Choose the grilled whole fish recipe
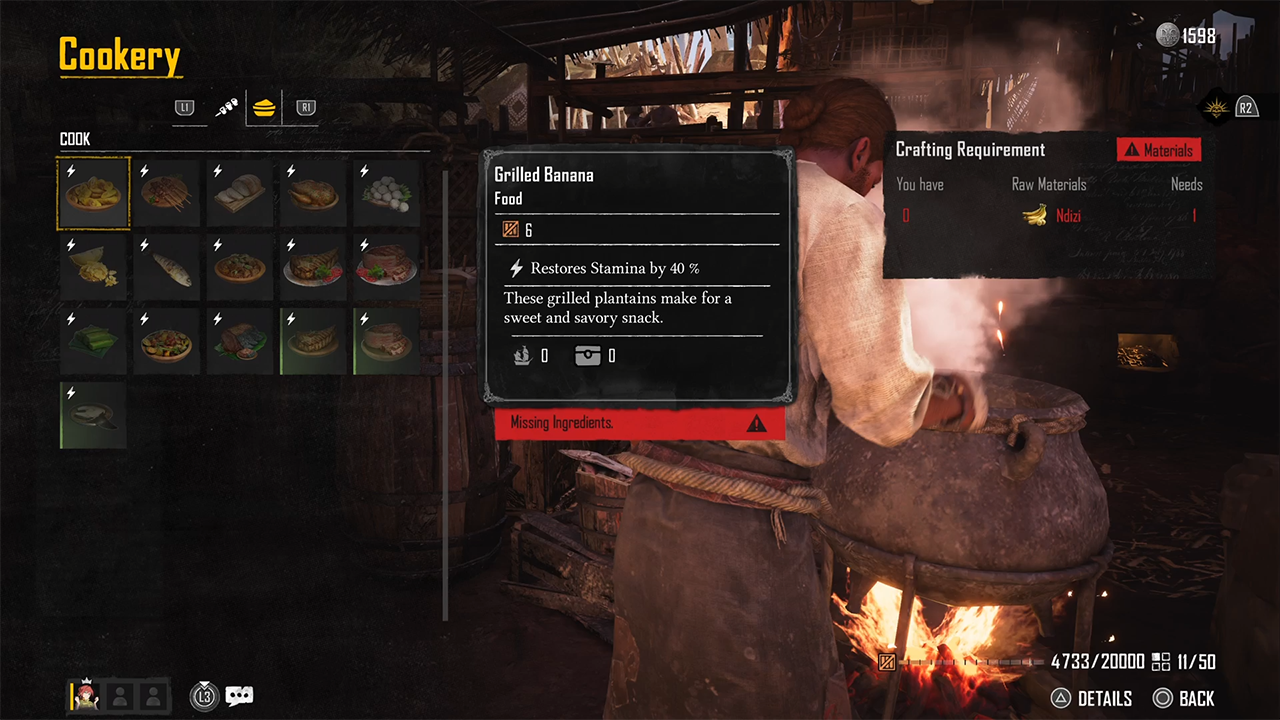The width and height of the screenshot is (1280, 720). click(x=167, y=268)
